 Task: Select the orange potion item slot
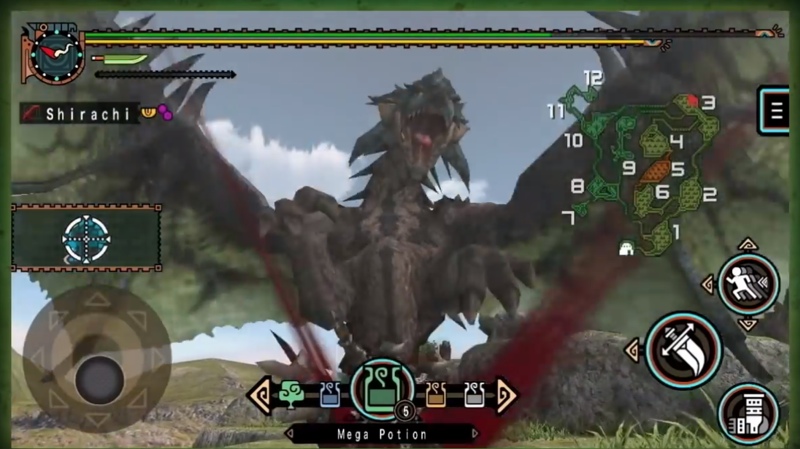pos(436,395)
